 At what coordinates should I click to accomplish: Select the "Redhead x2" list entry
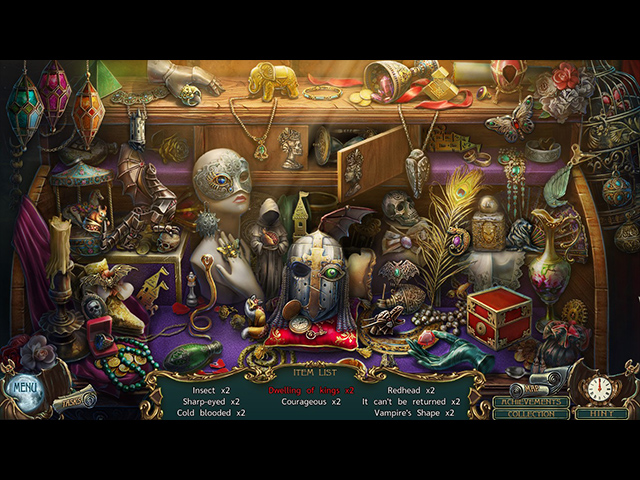(x=410, y=389)
